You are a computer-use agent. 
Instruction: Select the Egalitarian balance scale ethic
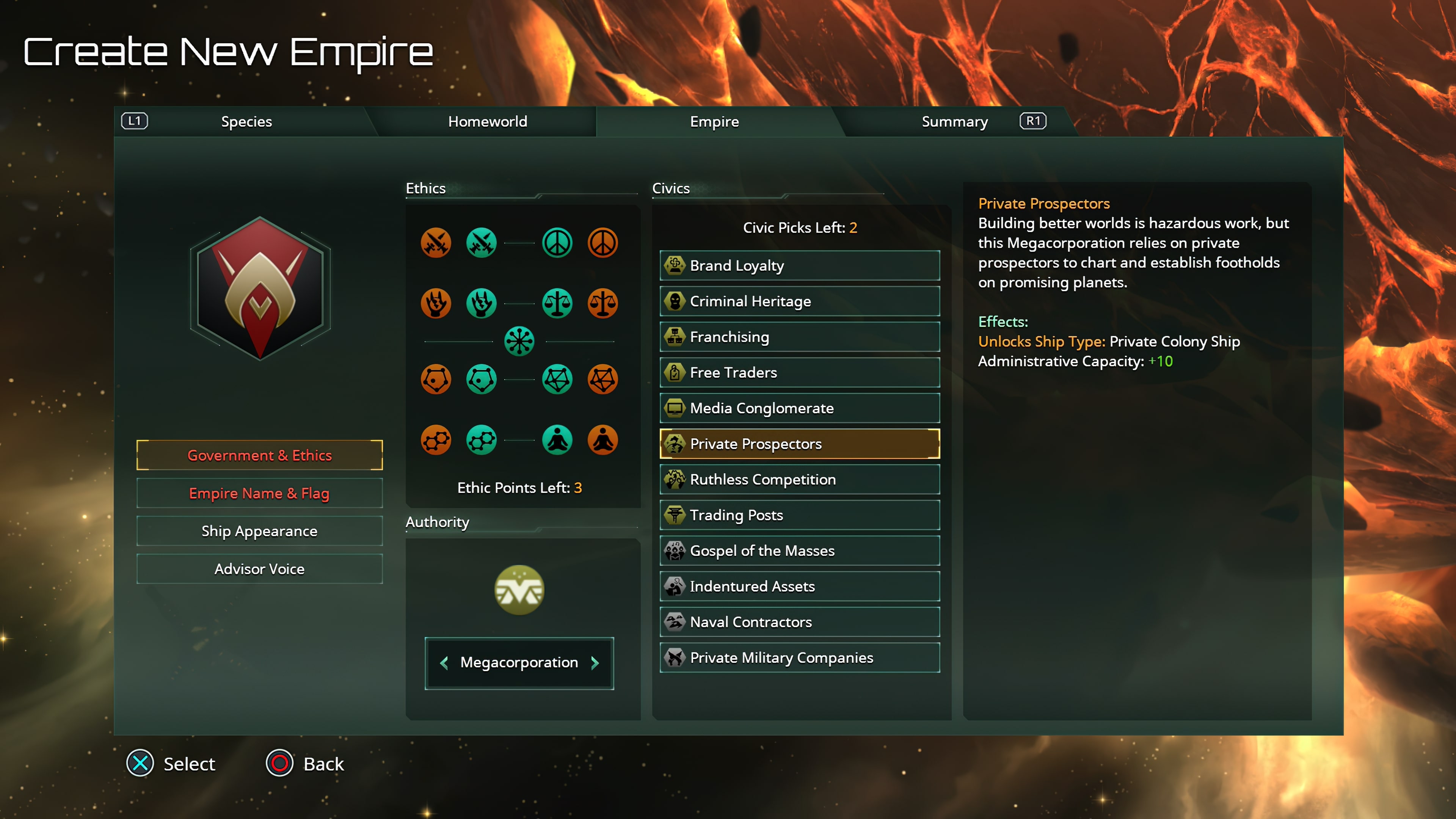click(557, 303)
